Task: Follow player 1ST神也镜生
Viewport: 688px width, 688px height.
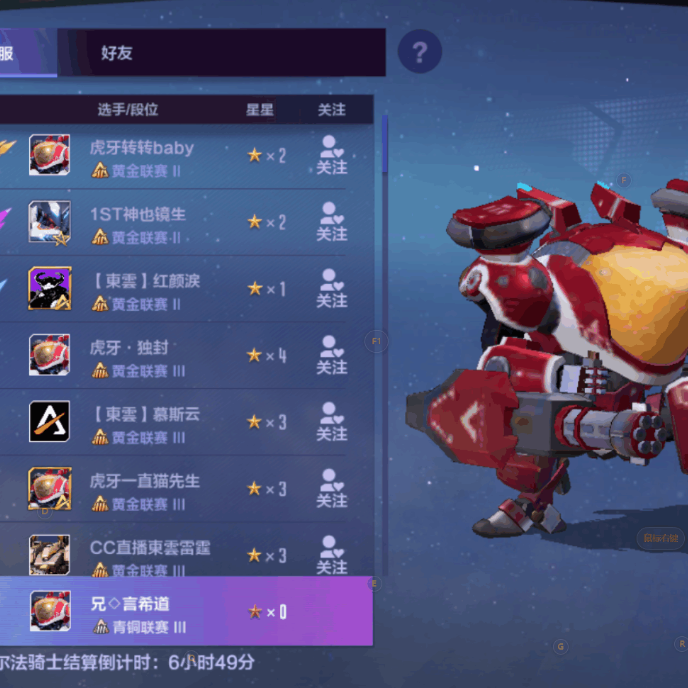Action: coord(331,223)
